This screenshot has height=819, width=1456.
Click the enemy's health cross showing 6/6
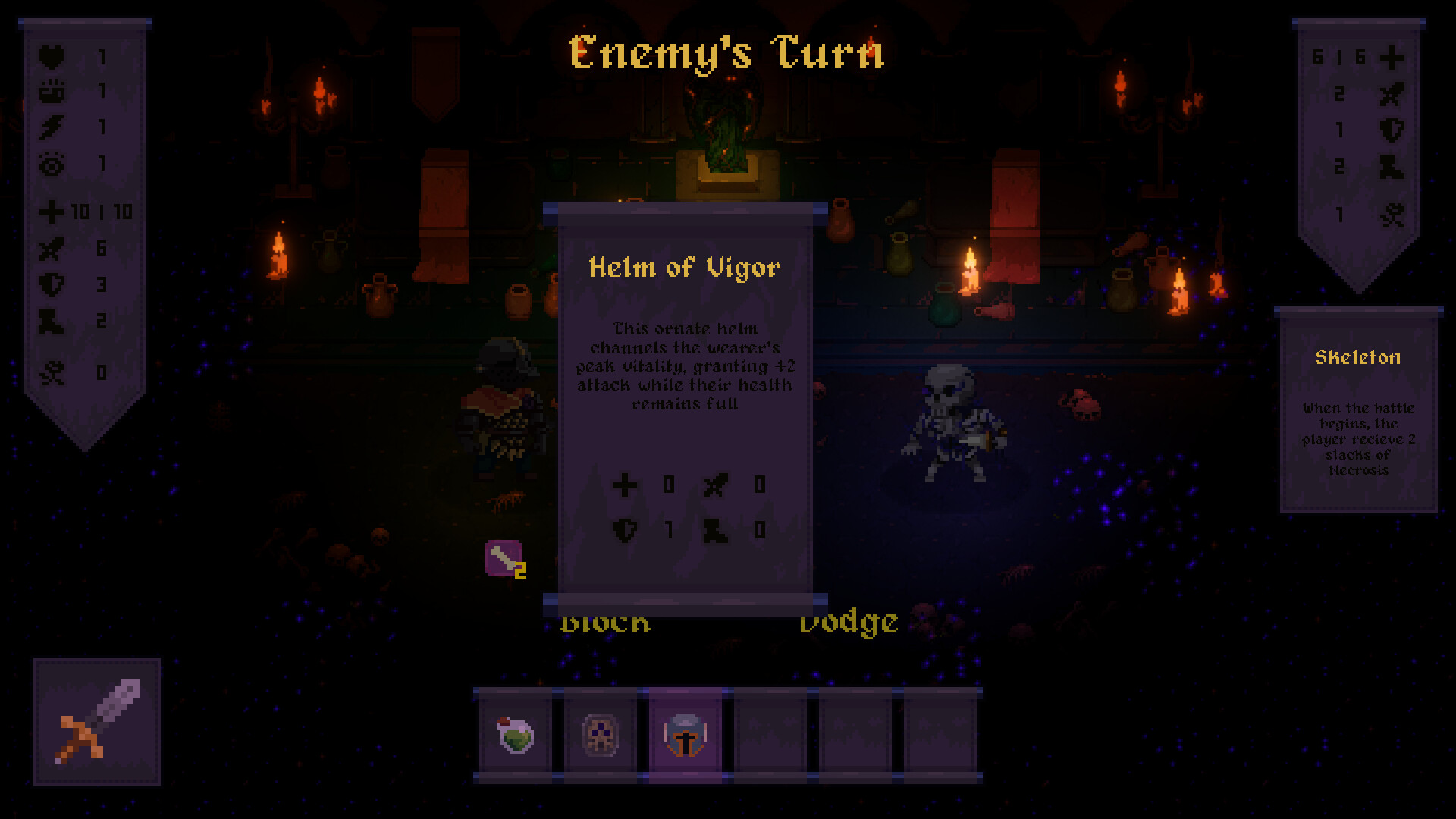coord(1392,55)
